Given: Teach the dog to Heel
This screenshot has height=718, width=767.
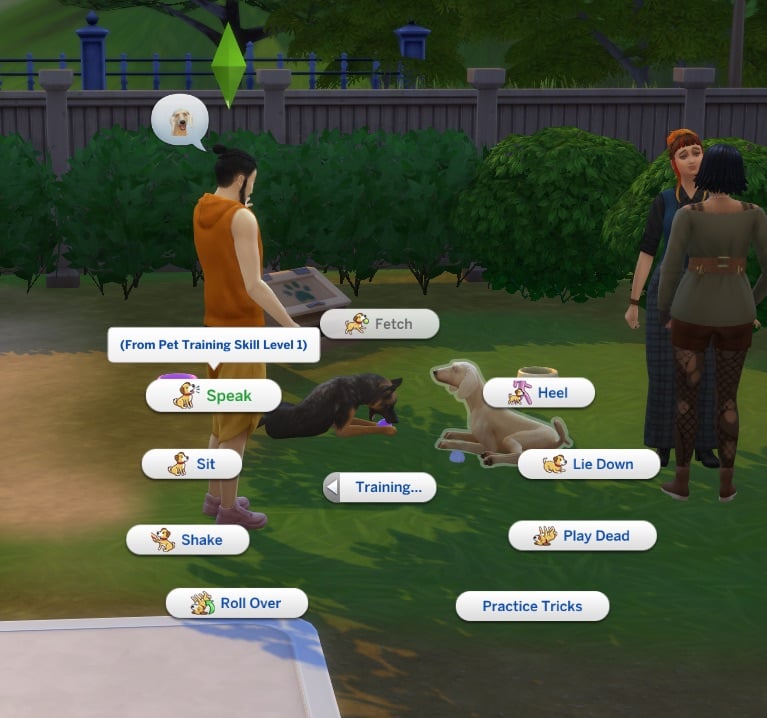Looking at the screenshot, I should coord(539,393).
